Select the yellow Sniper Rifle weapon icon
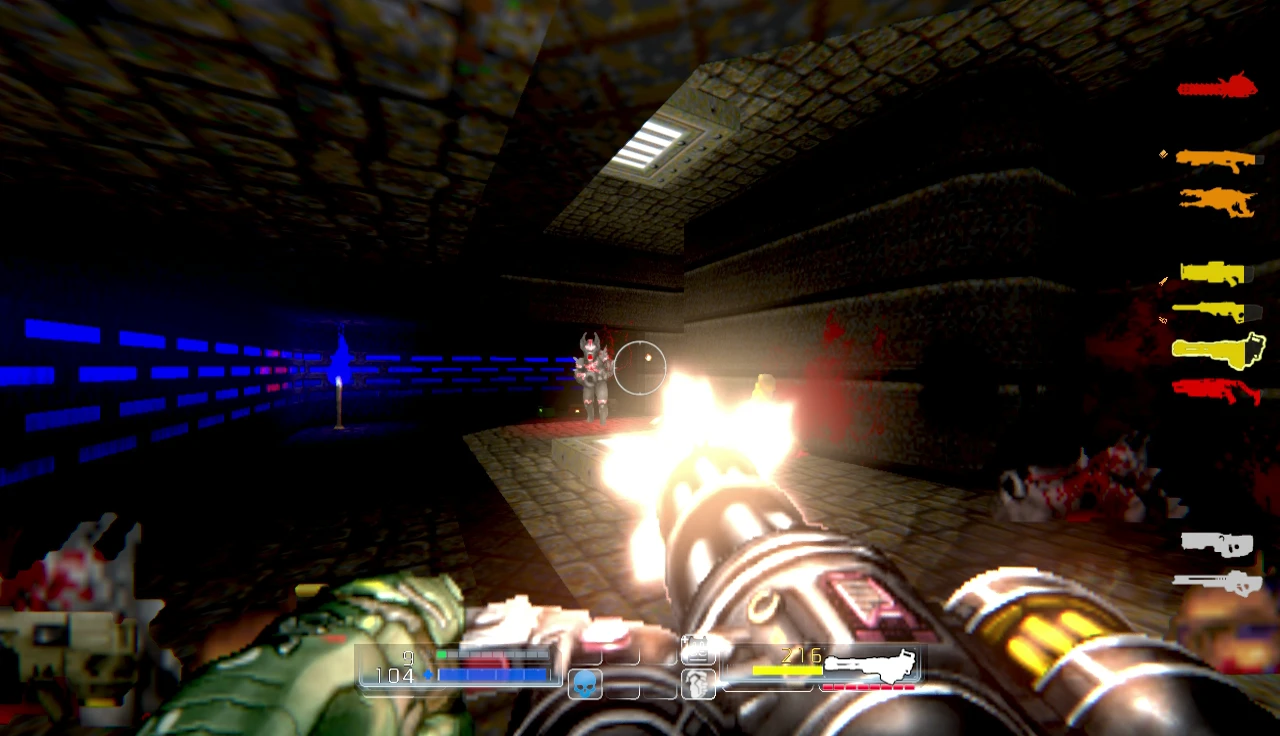 1216,310
